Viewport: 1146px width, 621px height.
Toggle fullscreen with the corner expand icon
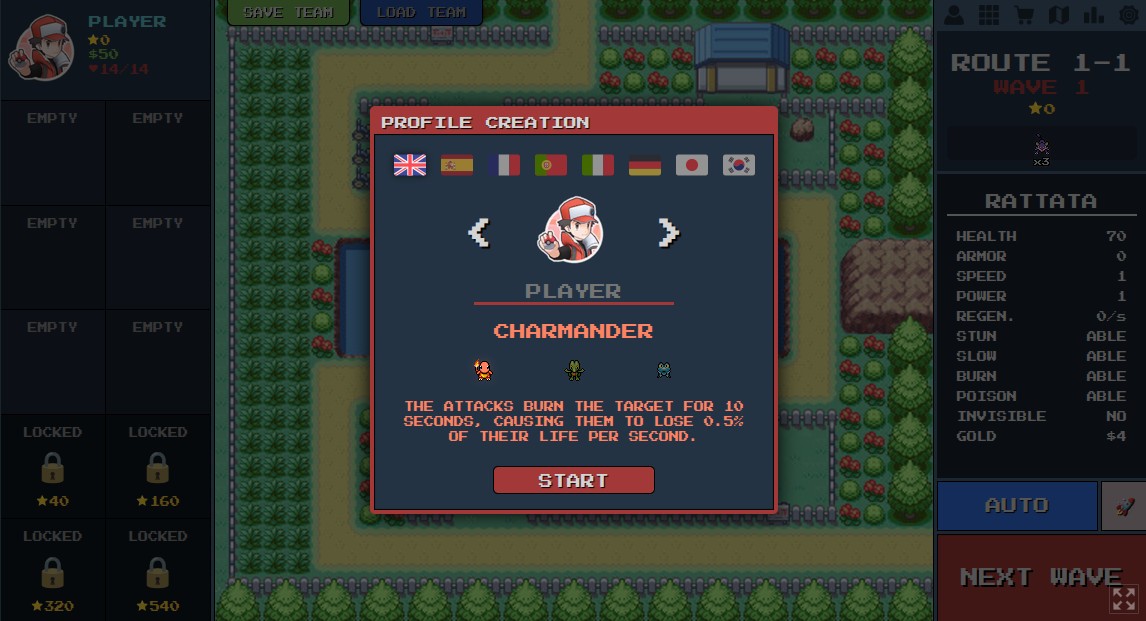tap(1124, 598)
